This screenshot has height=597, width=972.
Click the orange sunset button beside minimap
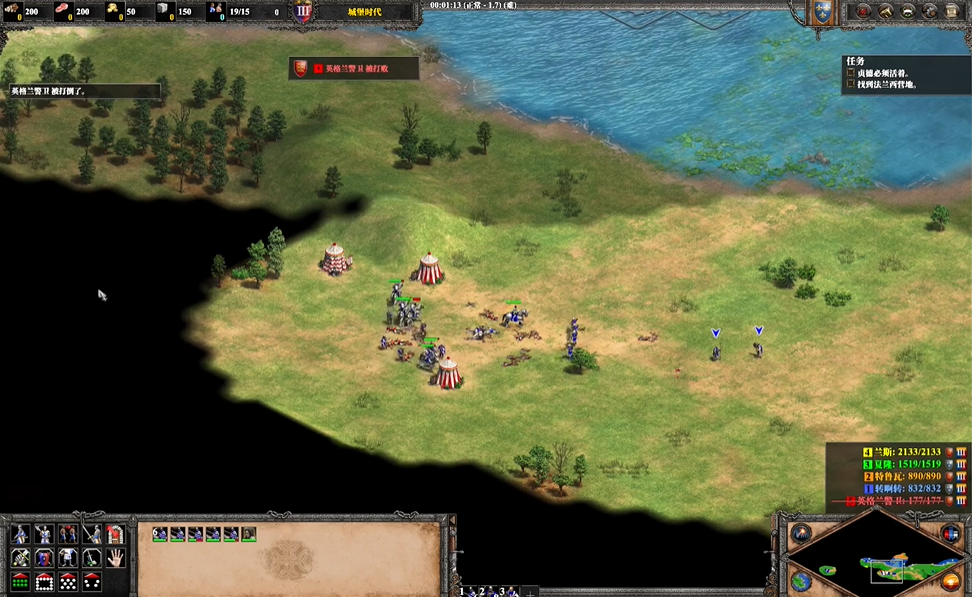[x=950, y=581]
